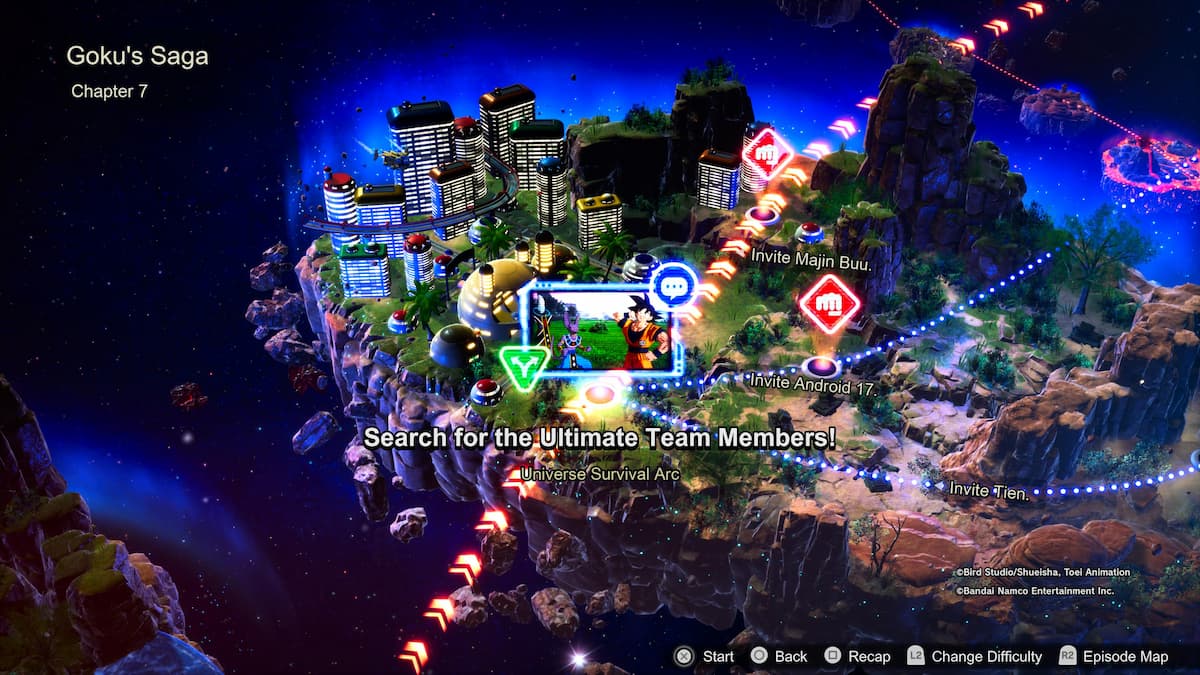Select the red fist battle marker above Invite Majin Buu
The width and height of the screenshot is (1200, 675).
[x=767, y=156]
